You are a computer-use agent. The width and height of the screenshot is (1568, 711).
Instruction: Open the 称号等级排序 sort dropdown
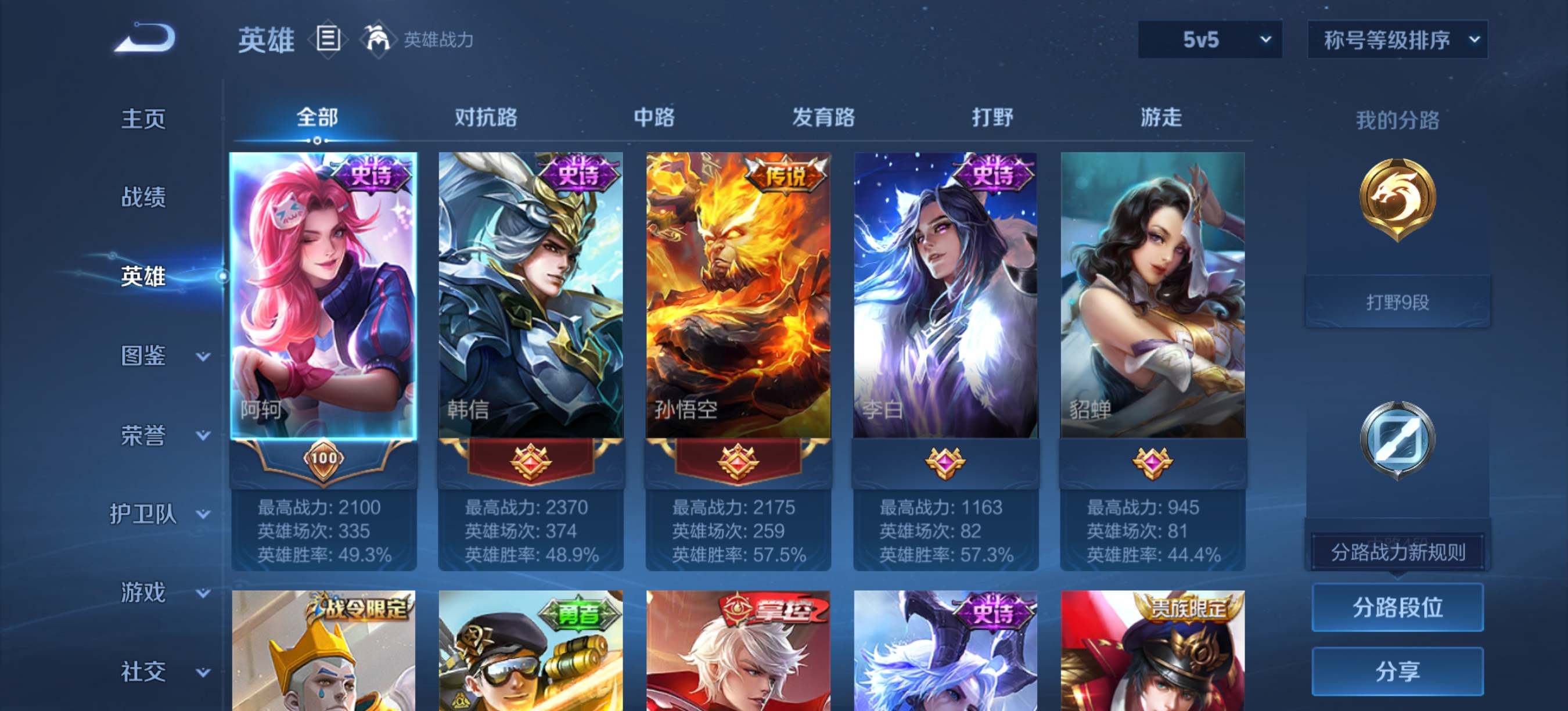point(1397,40)
